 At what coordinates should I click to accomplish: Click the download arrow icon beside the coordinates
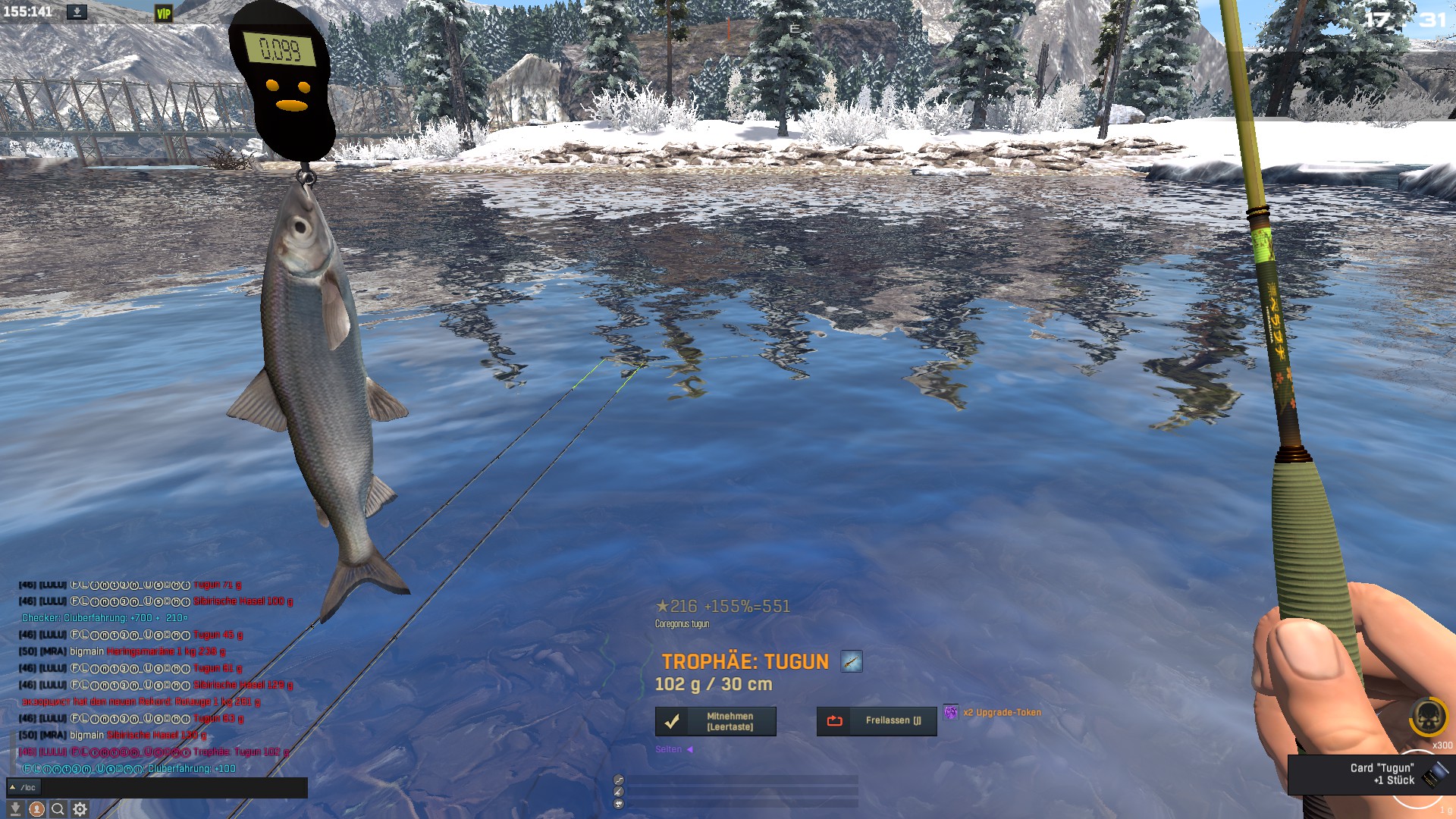coord(77,12)
